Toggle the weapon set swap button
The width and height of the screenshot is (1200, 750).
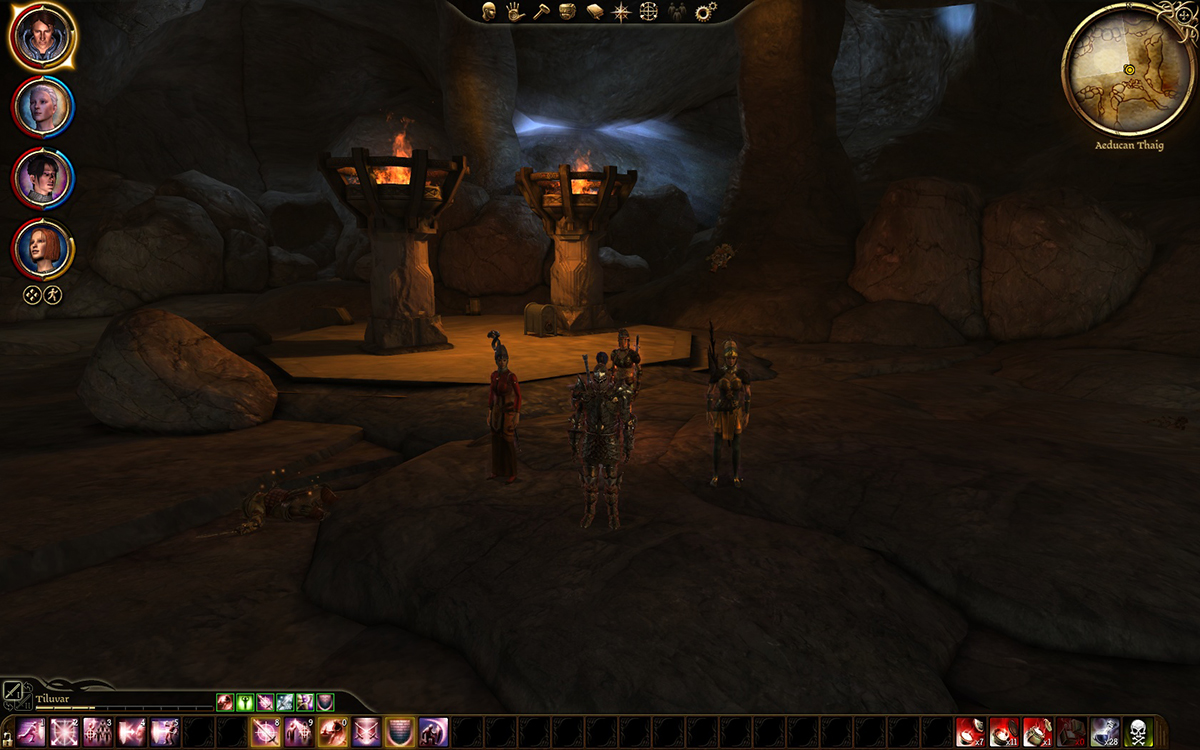tap(15, 692)
